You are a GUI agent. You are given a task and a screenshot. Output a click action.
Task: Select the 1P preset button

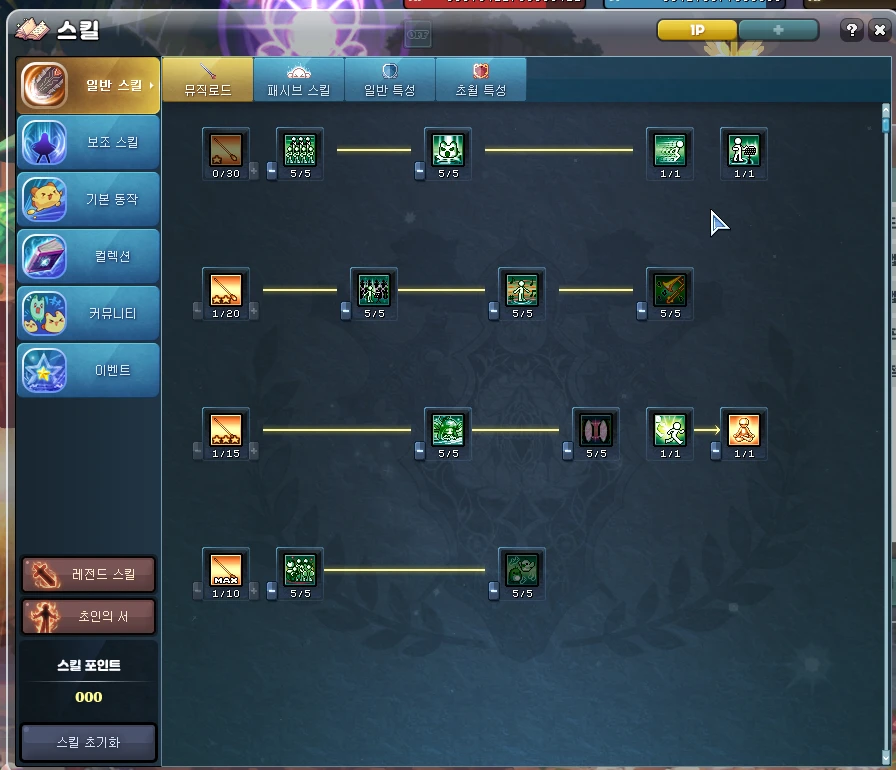[x=697, y=30]
